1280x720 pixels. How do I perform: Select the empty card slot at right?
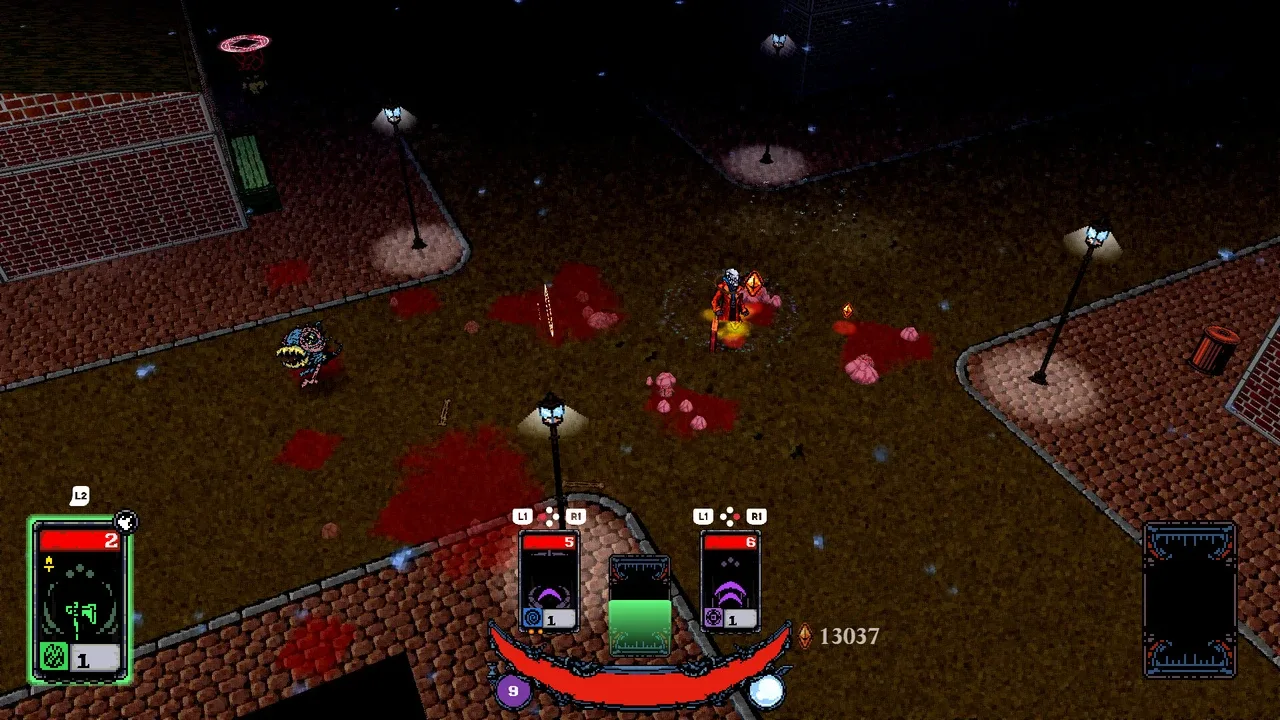tap(1189, 600)
